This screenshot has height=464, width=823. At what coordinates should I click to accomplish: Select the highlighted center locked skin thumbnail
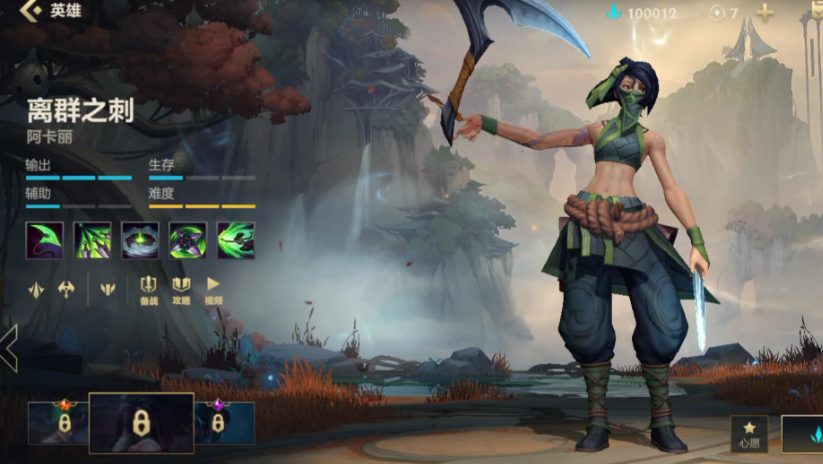(141, 423)
